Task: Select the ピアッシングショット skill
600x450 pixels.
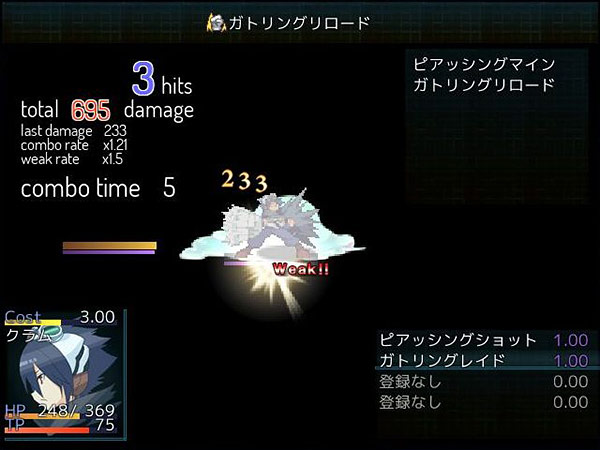Action: point(457,340)
